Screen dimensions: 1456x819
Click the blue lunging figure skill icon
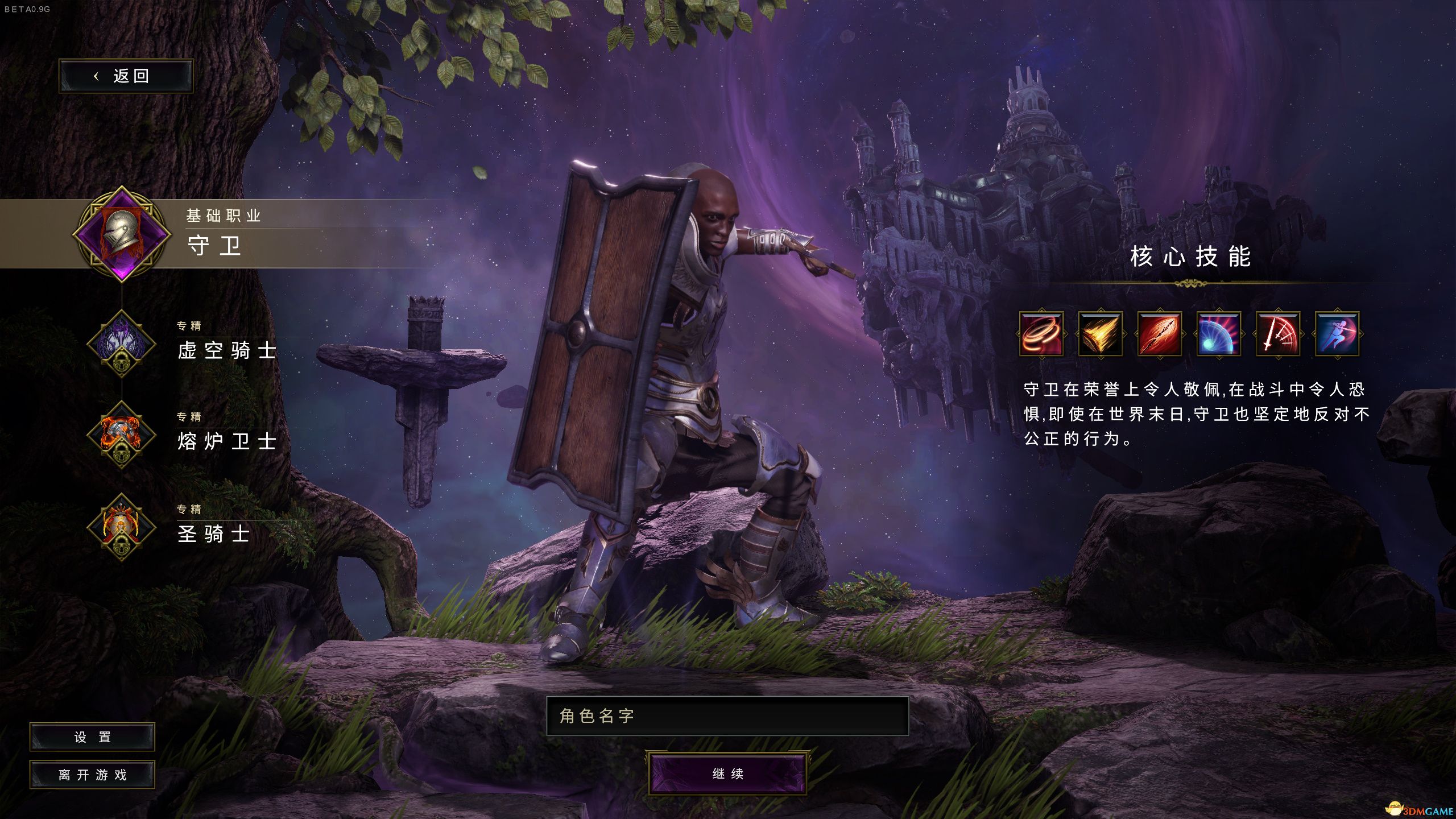click(1337, 334)
